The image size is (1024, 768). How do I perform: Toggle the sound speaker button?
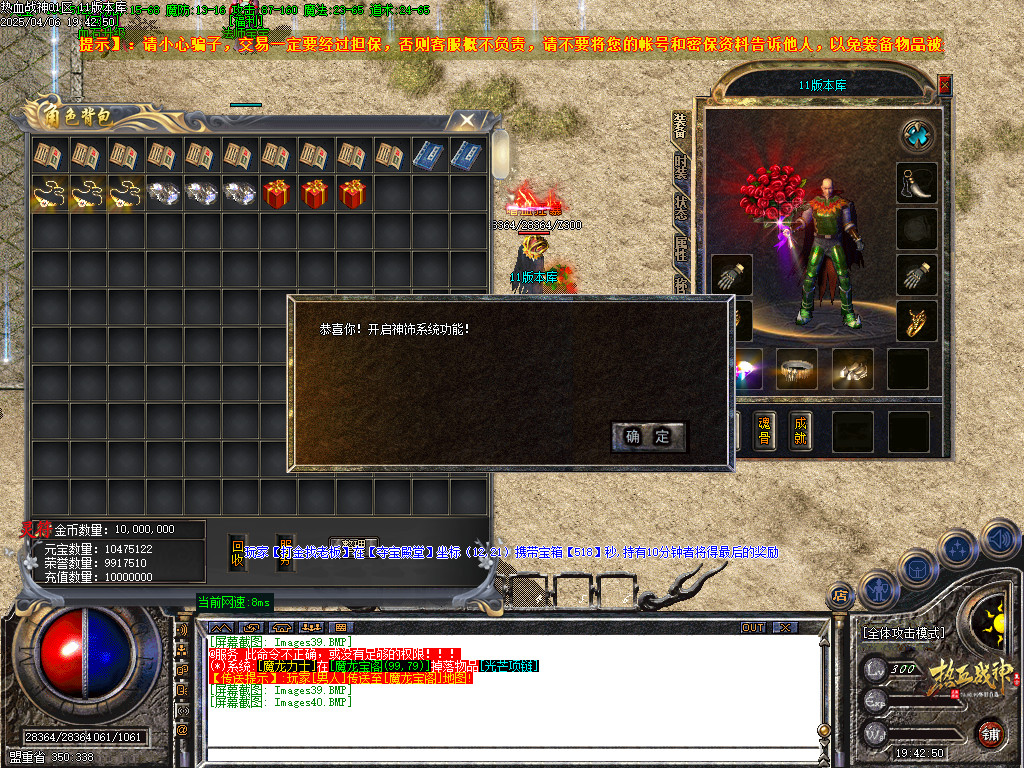pyautogui.click(x=999, y=538)
